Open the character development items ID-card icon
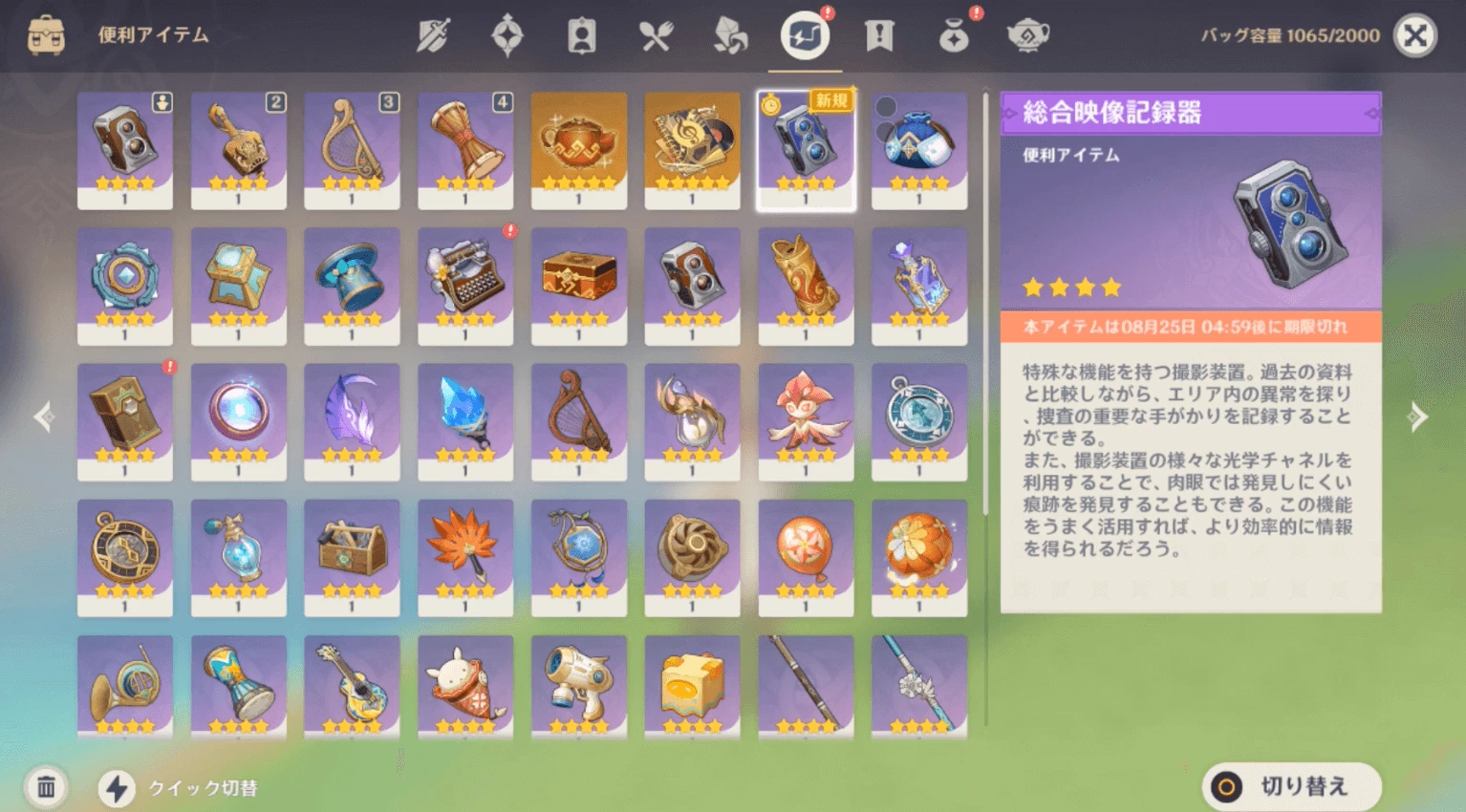 click(x=582, y=35)
